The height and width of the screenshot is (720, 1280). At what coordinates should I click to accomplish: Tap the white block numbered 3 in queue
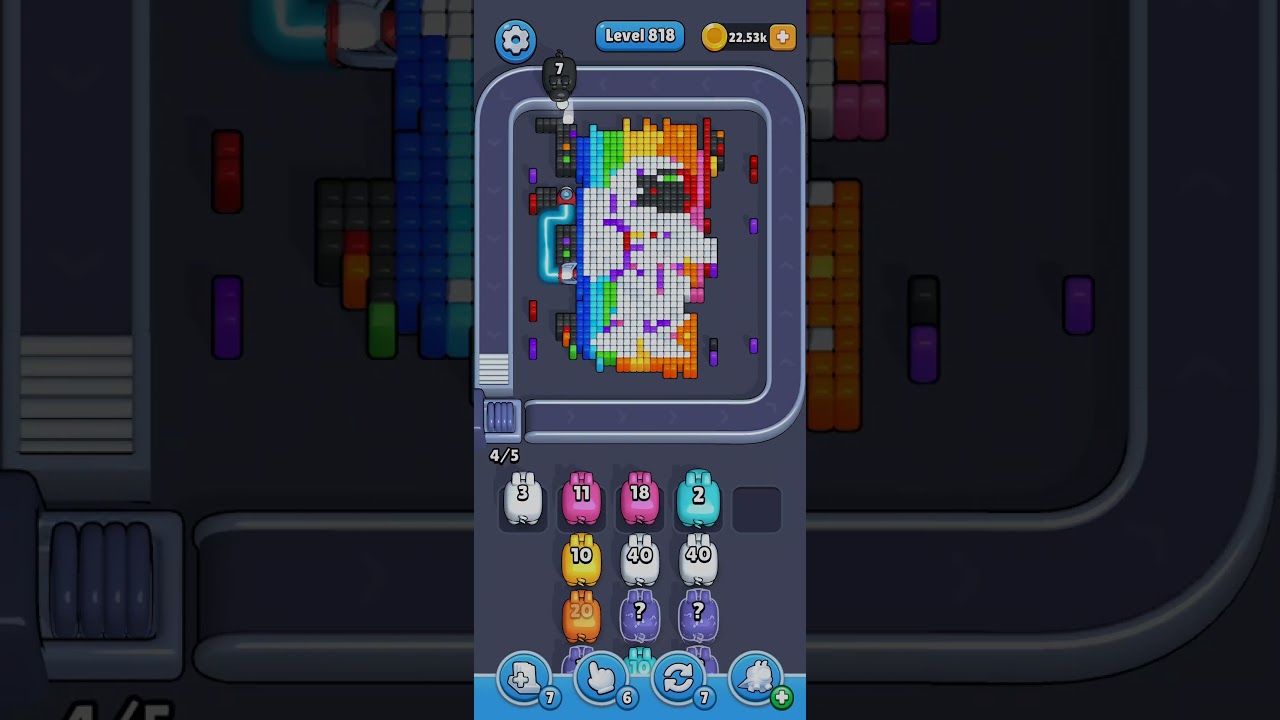[x=522, y=498]
